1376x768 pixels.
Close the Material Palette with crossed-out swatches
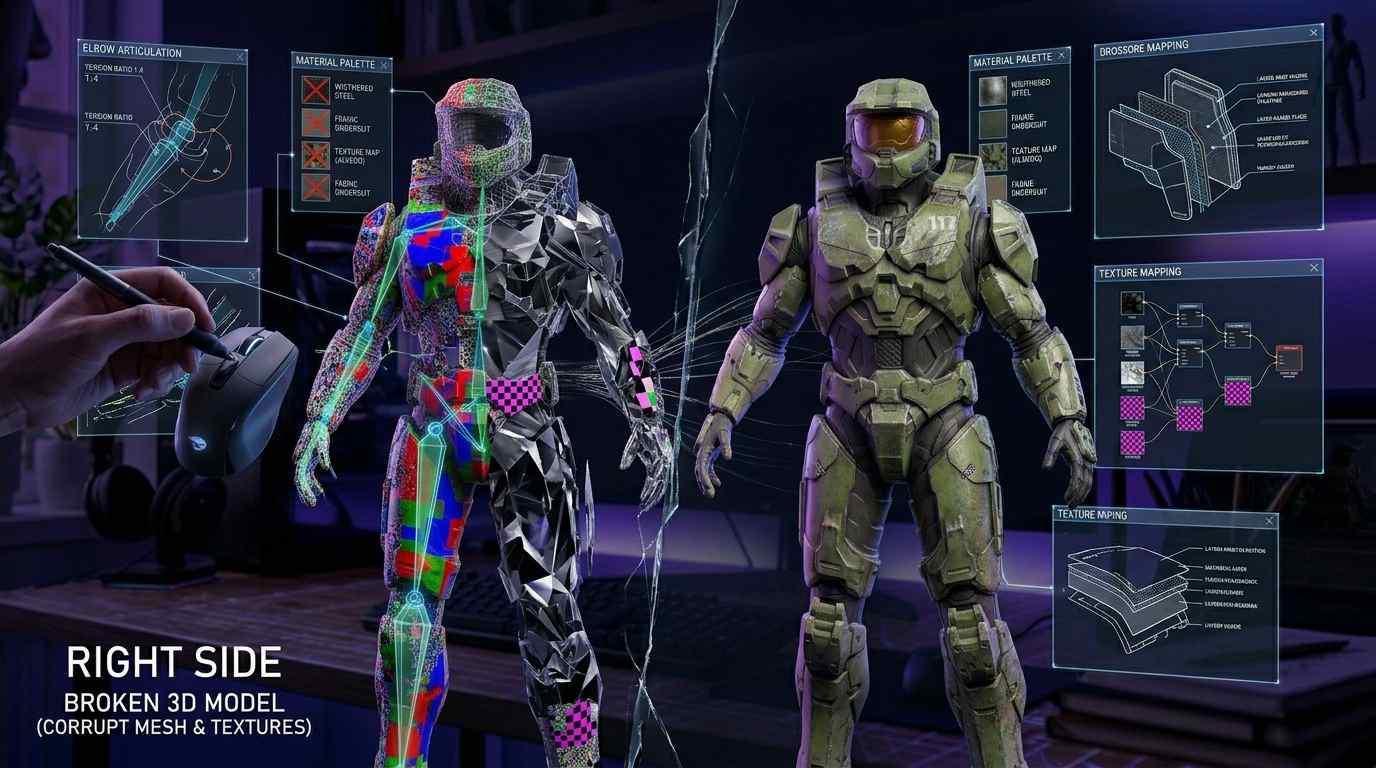click(384, 63)
